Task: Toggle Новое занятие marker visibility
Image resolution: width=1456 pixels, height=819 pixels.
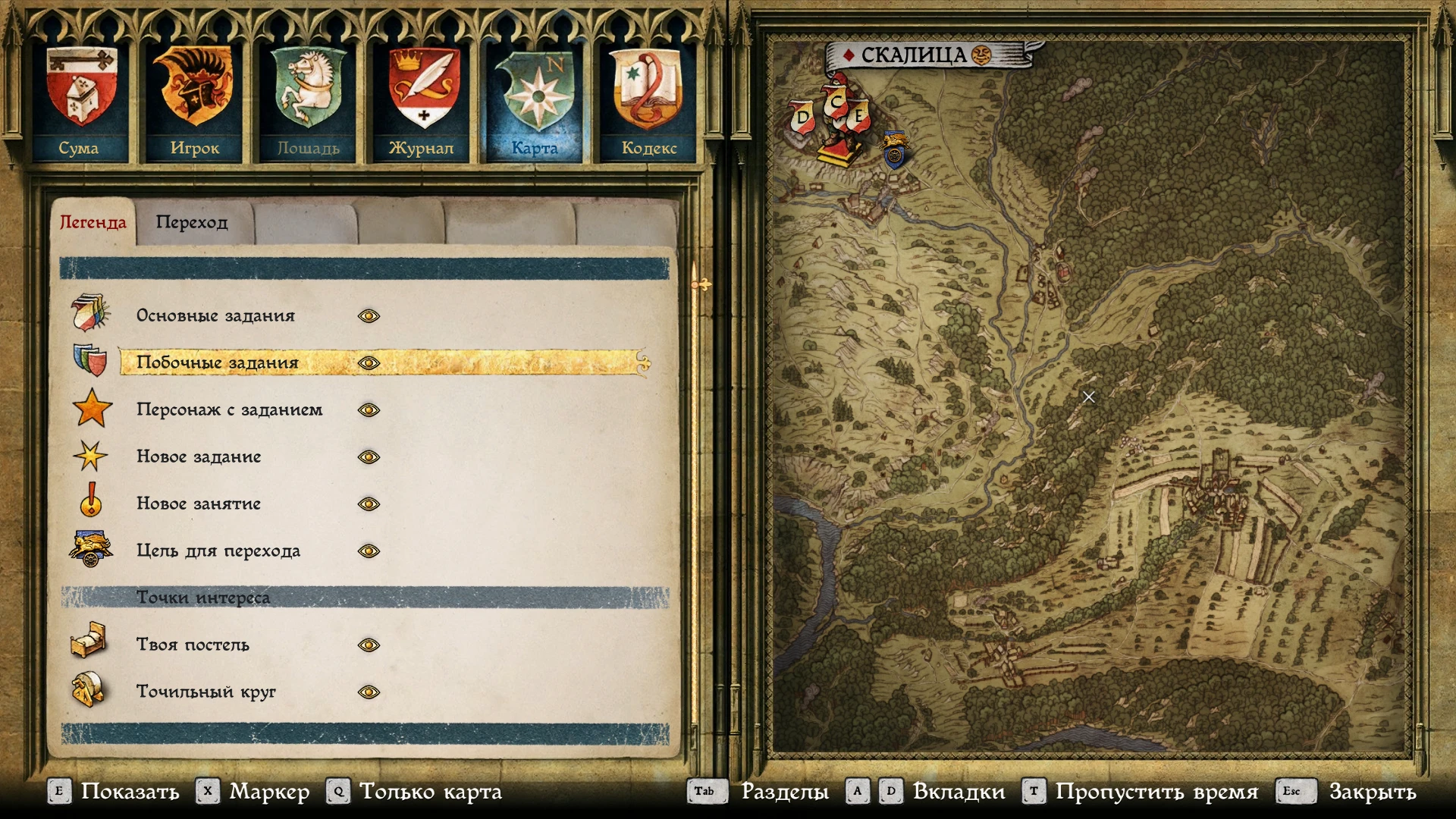Action: tap(369, 504)
